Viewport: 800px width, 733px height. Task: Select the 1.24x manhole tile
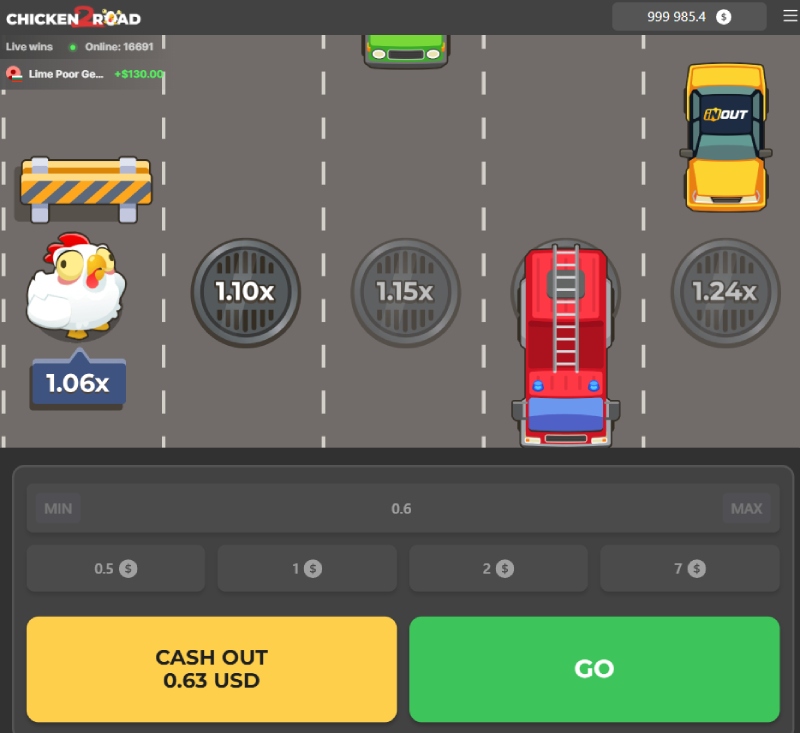(x=725, y=292)
